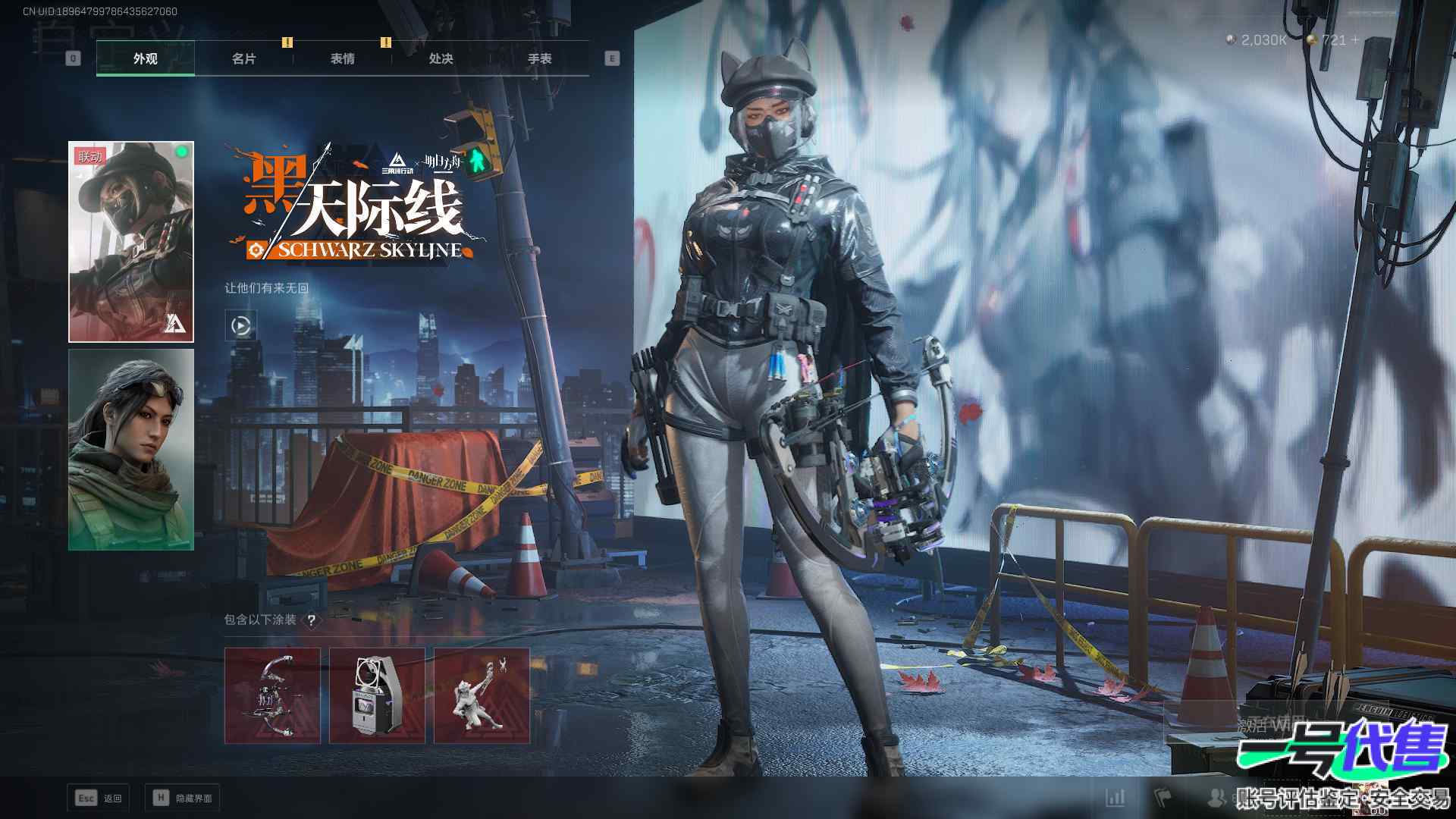Image resolution: width=1456 pixels, height=819 pixels.
Task: Play the skin preview video
Action: [240, 326]
